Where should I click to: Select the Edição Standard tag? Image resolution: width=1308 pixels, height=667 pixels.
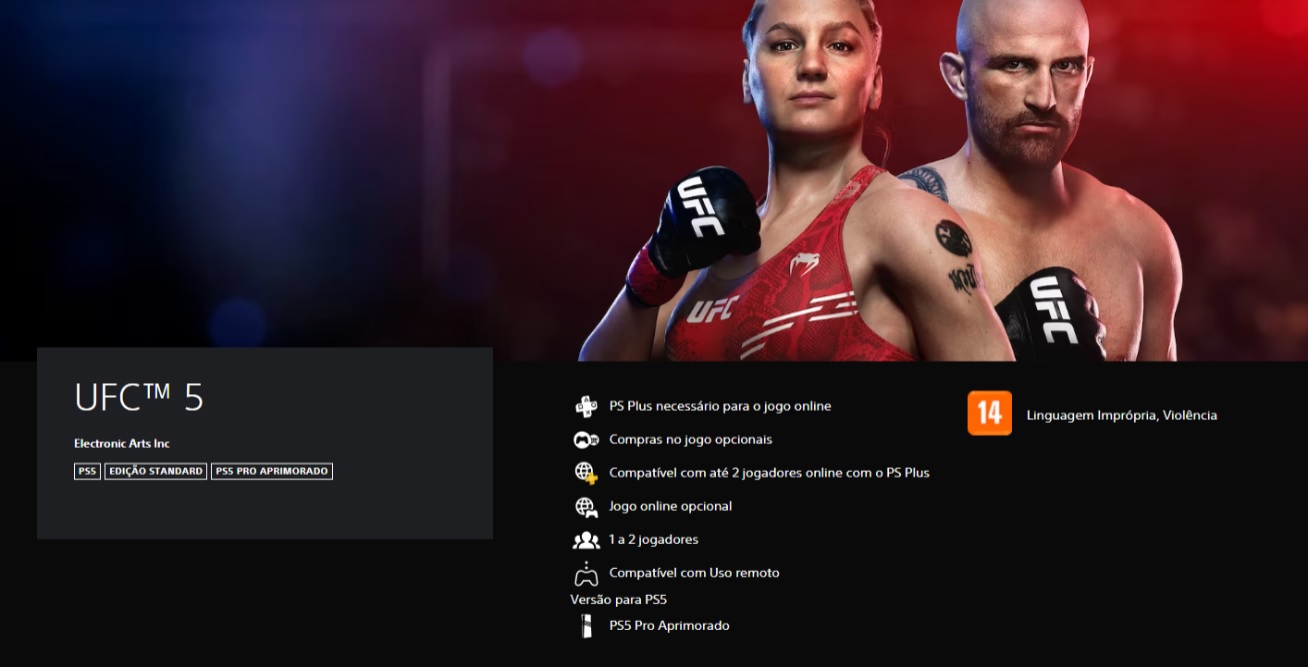point(156,471)
